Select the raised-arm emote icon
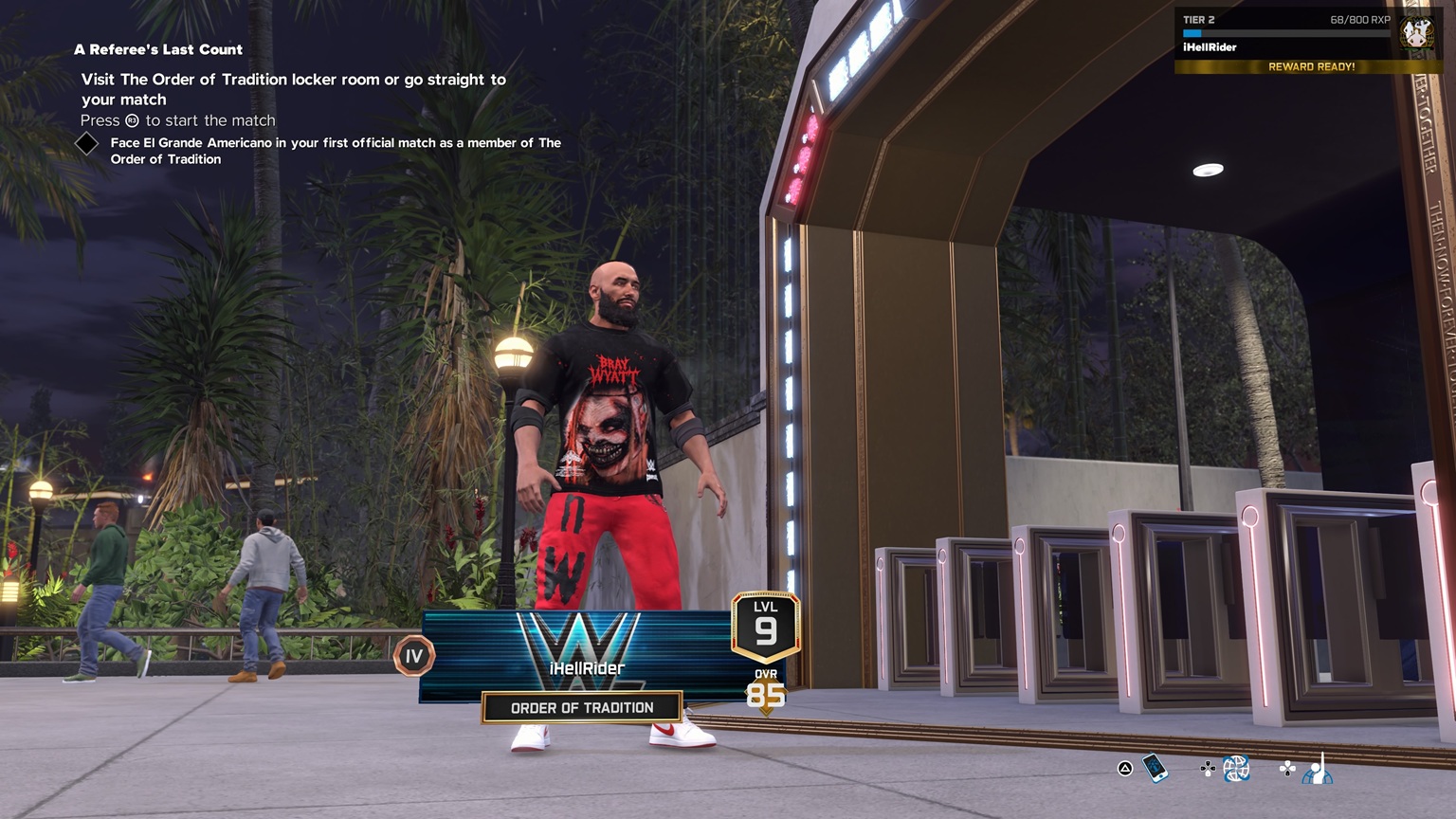The image size is (1456, 819). (x=1317, y=770)
